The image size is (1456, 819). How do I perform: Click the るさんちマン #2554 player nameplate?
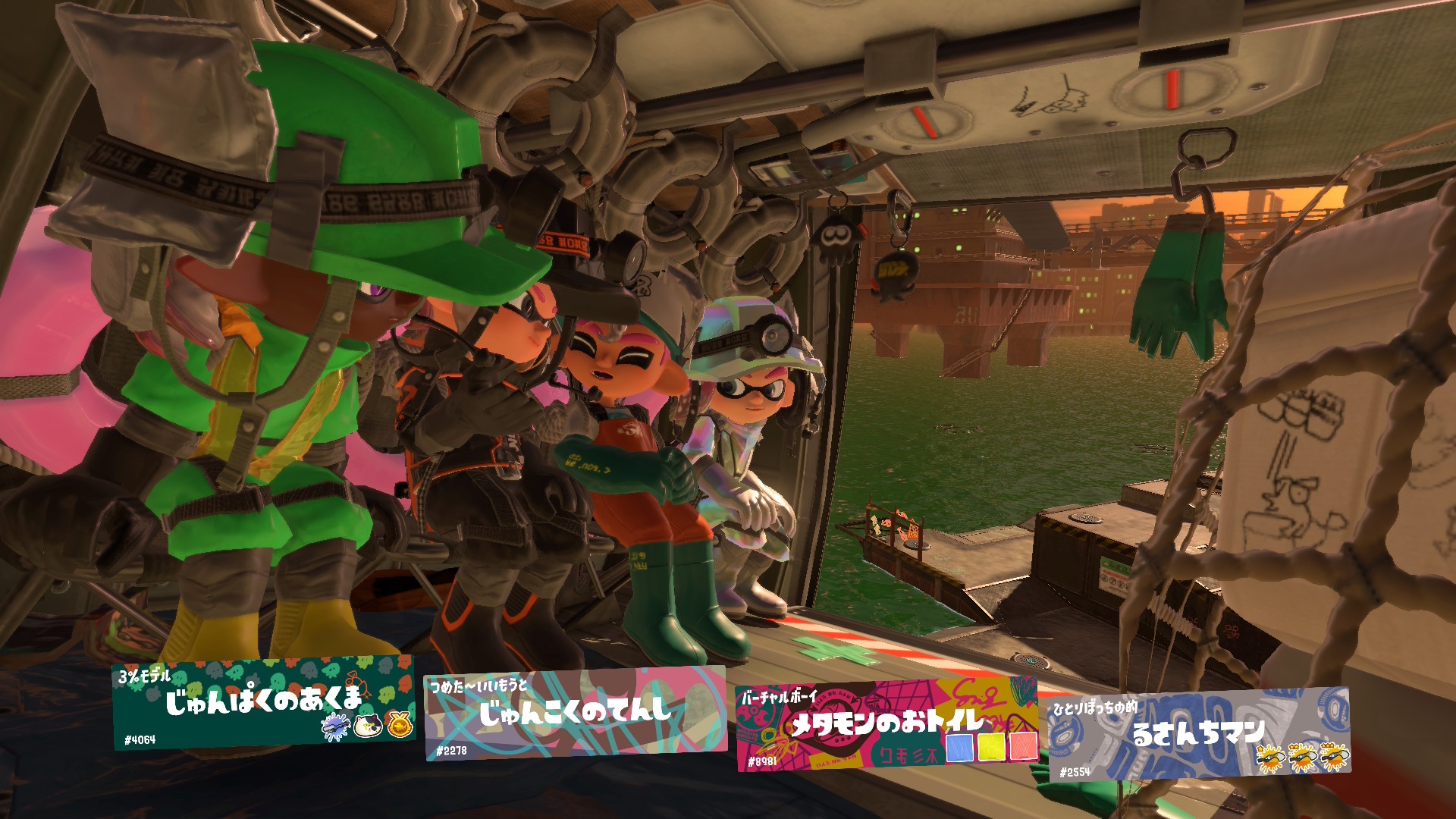(1198, 733)
